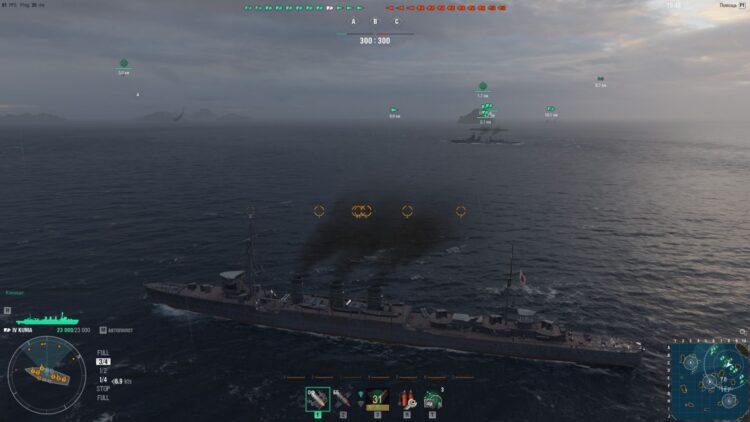Set engine speed to 1/2
The image size is (750, 422).
(103, 371)
